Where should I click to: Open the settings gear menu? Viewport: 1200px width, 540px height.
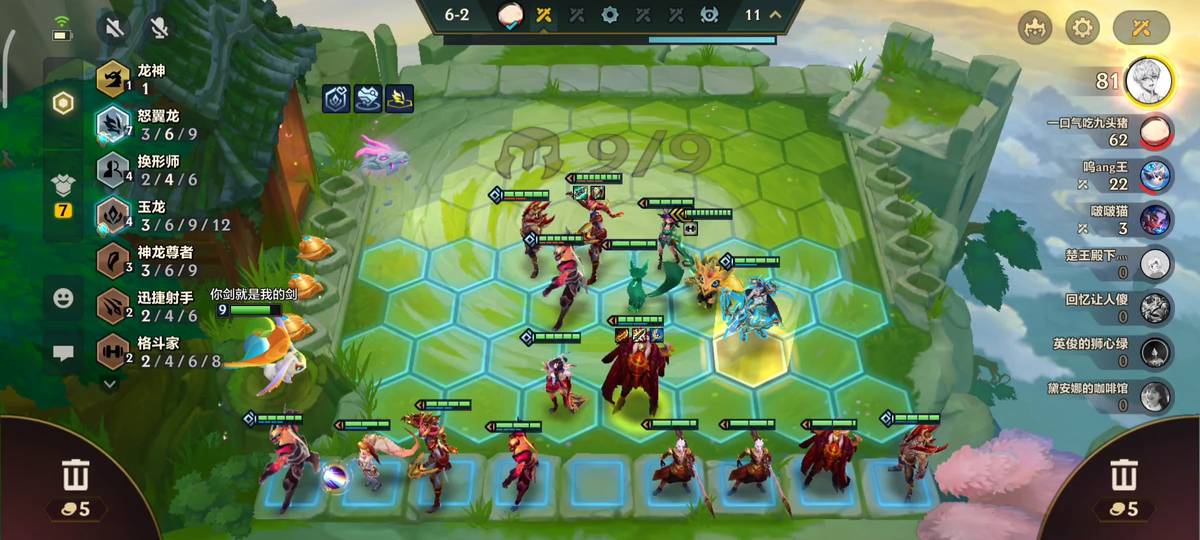click(1080, 27)
